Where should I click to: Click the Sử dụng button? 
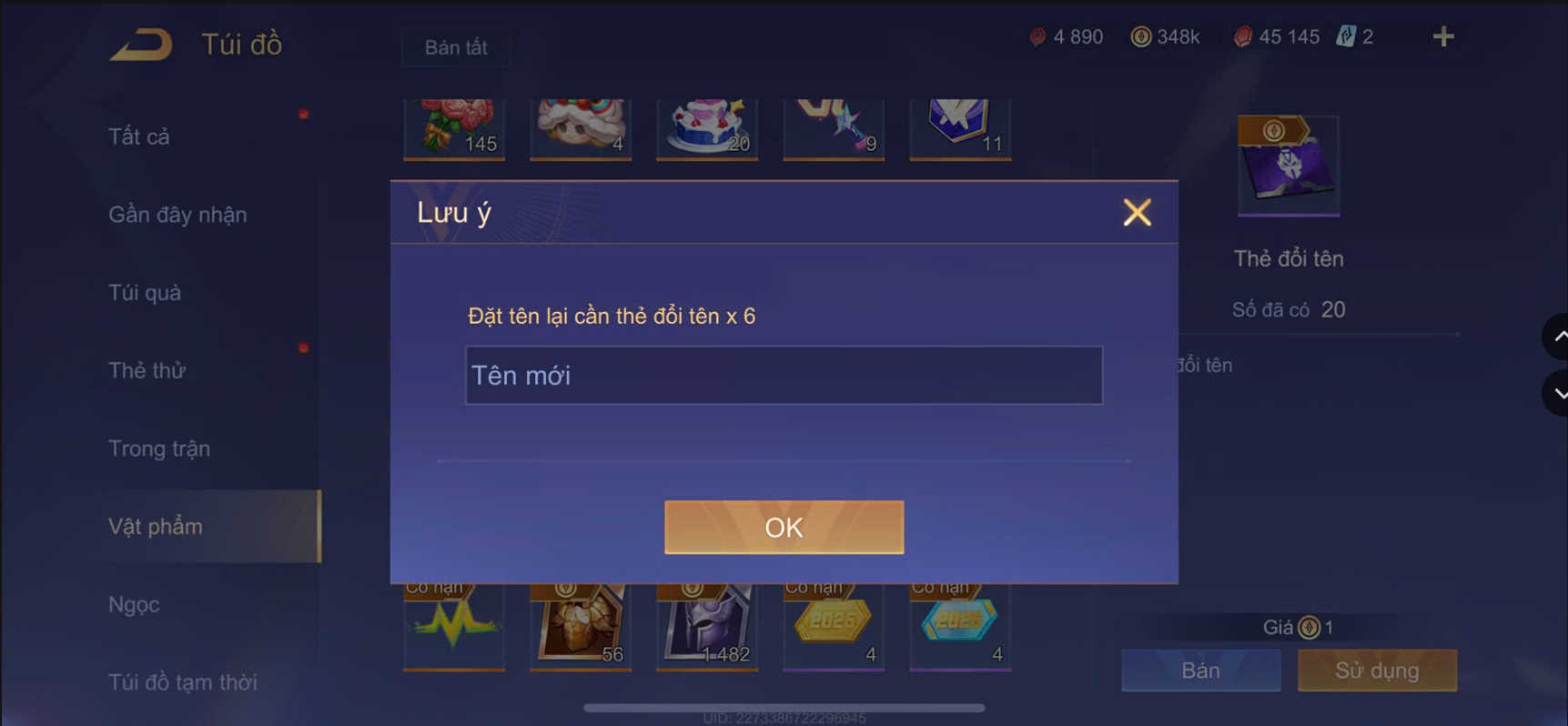coord(1376,671)
